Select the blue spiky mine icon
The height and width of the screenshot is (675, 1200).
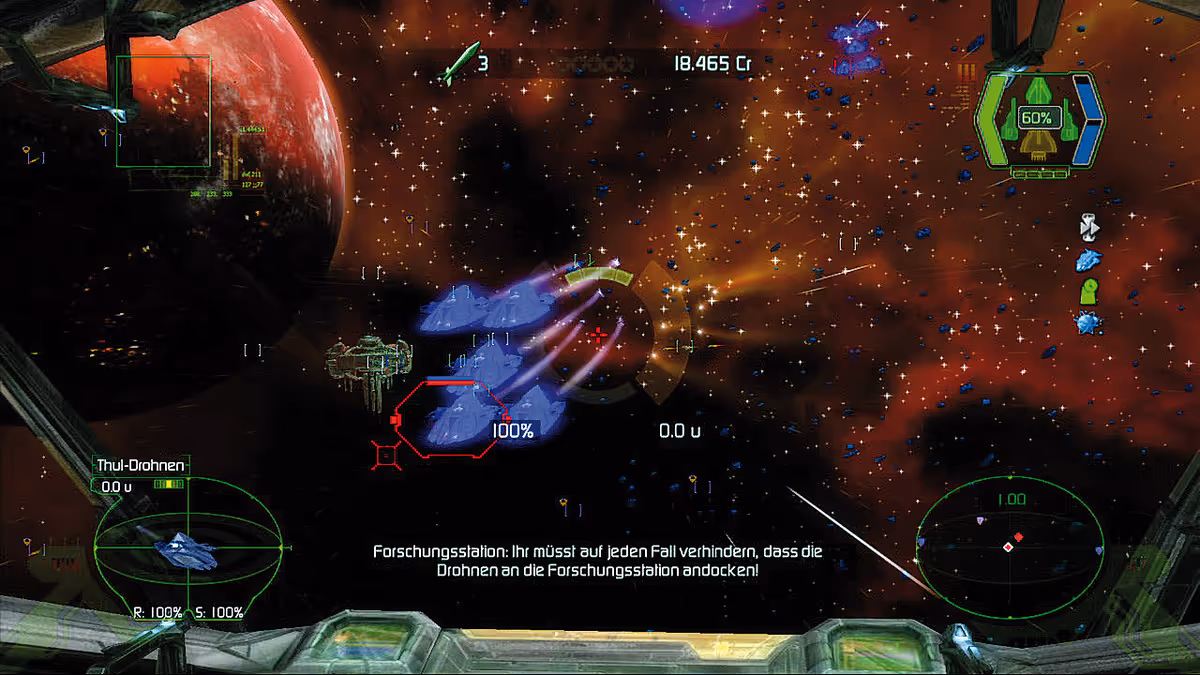click(x=1088, y=323)
